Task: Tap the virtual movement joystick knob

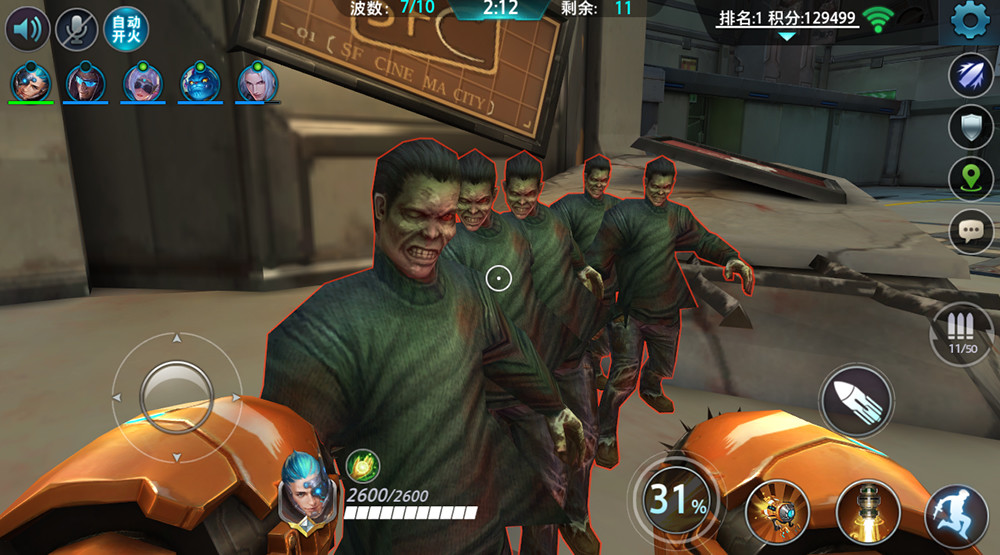Action: tap(176, 397)
